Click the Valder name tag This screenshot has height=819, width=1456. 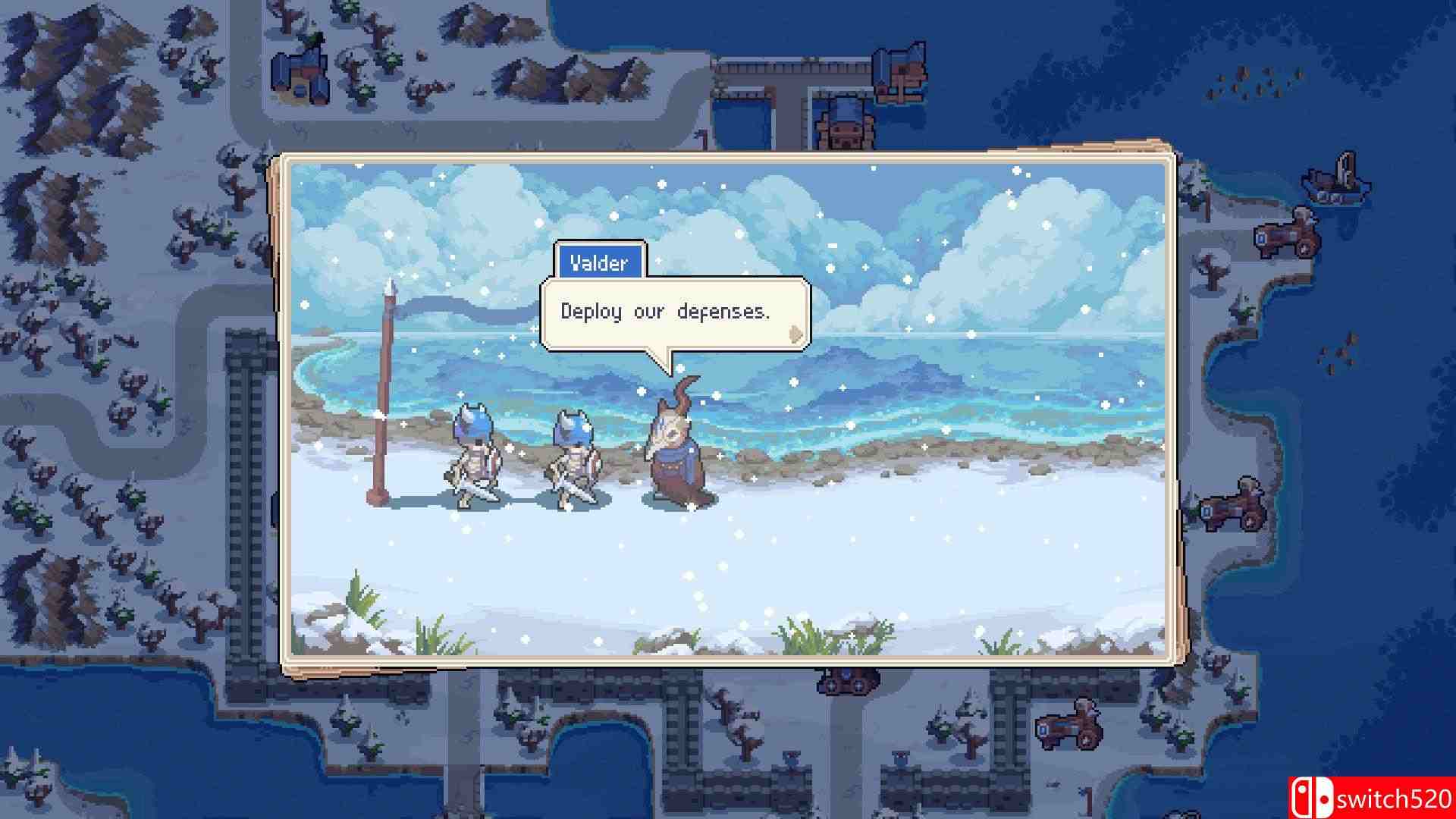pyautogui.click(x=599, y=262)
